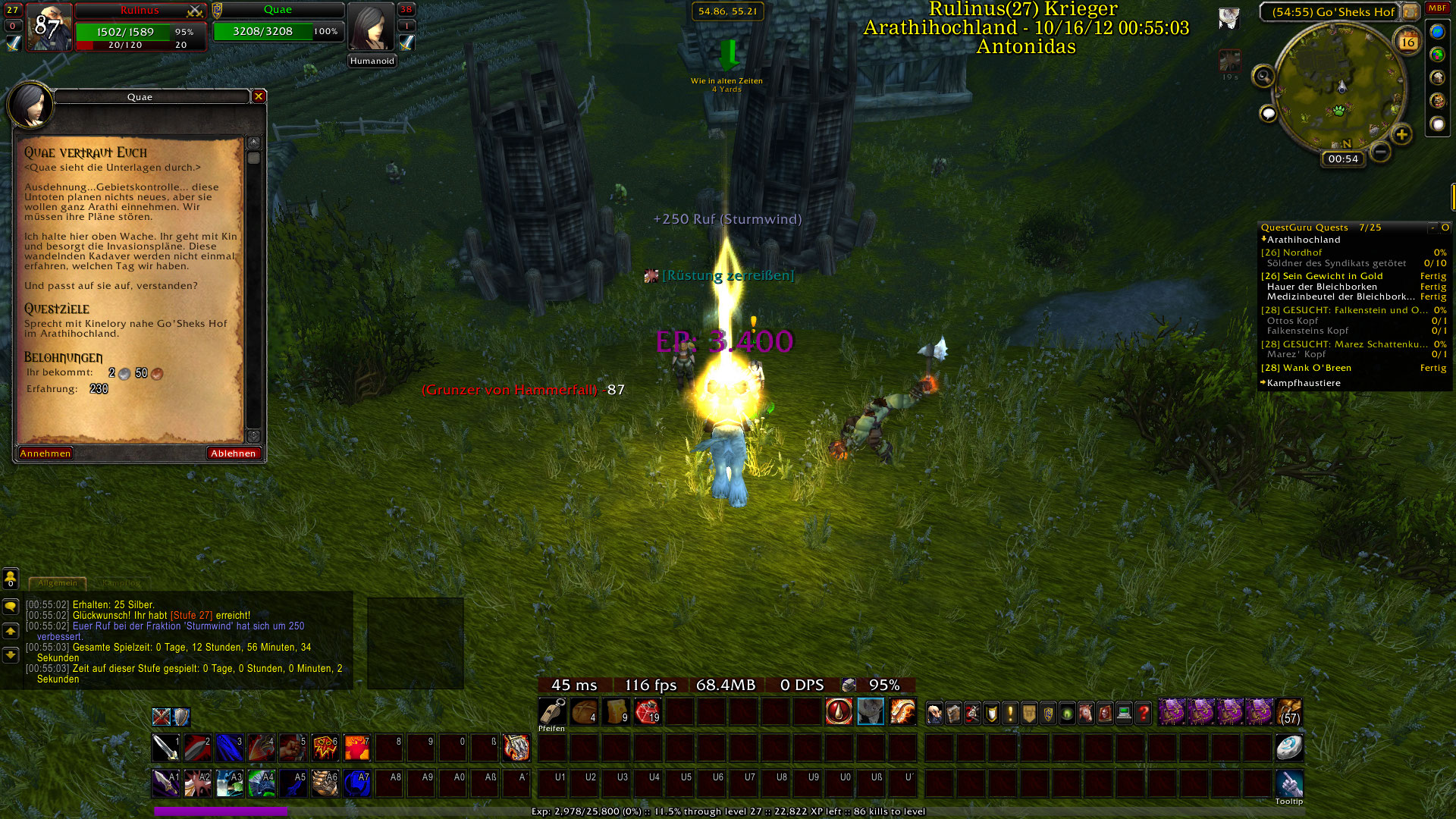Eat the bread stack of 4
This screenshot has height=819, width=1456.
[584, 712]
